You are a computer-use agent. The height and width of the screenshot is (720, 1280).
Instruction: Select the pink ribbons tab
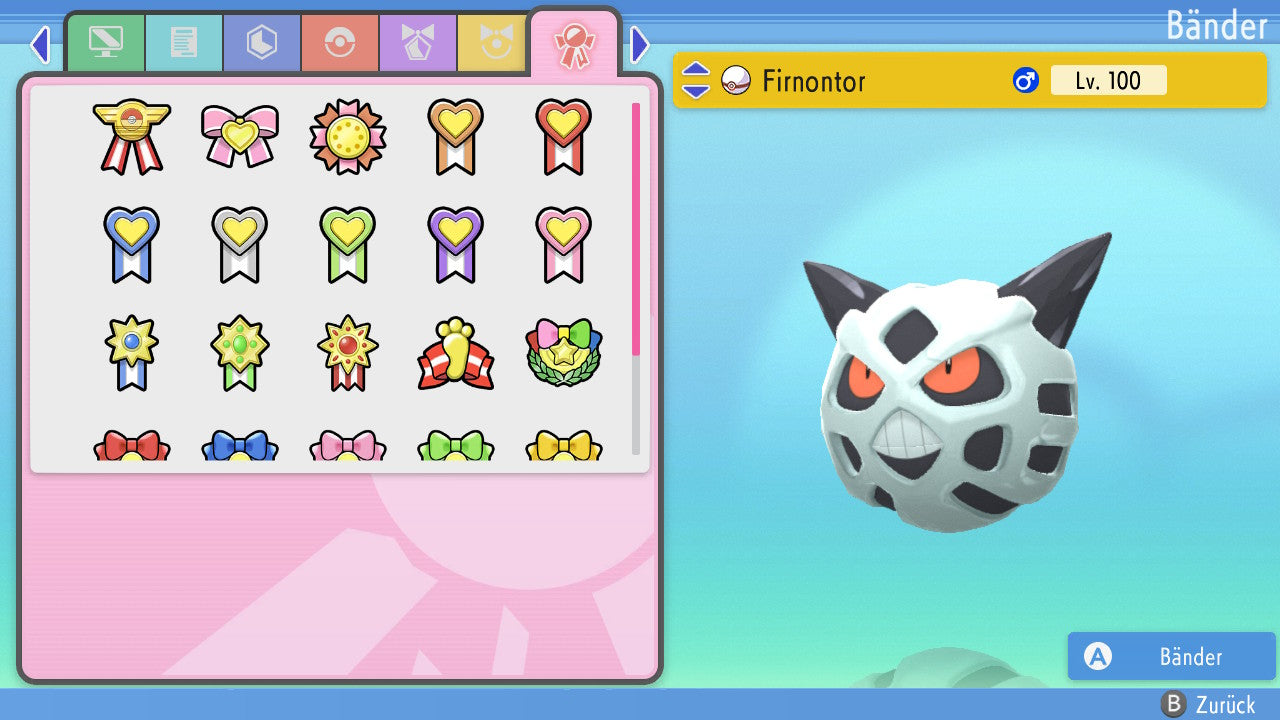click(574, 44)
